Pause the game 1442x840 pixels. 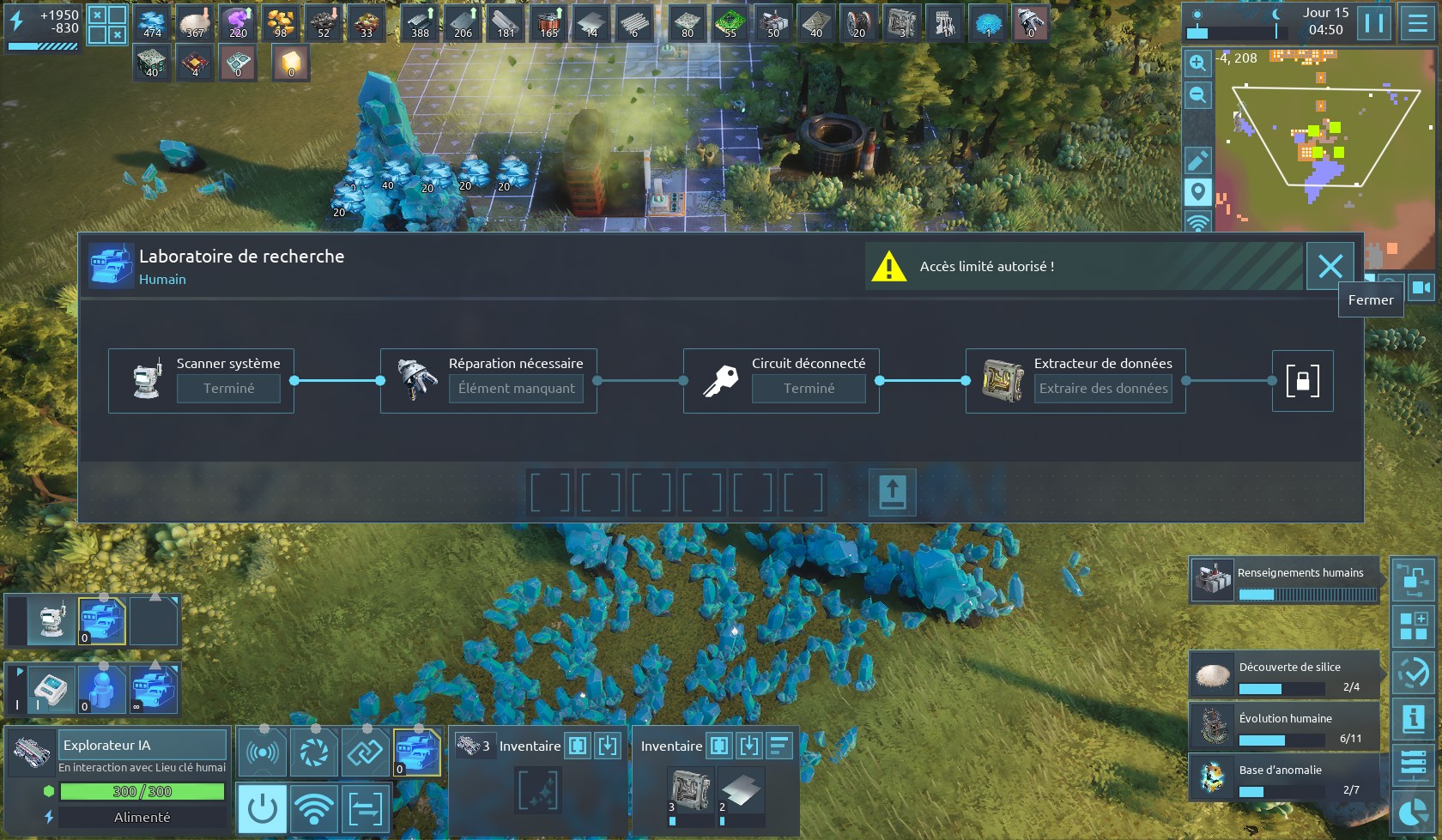[x=1373, y=23]
